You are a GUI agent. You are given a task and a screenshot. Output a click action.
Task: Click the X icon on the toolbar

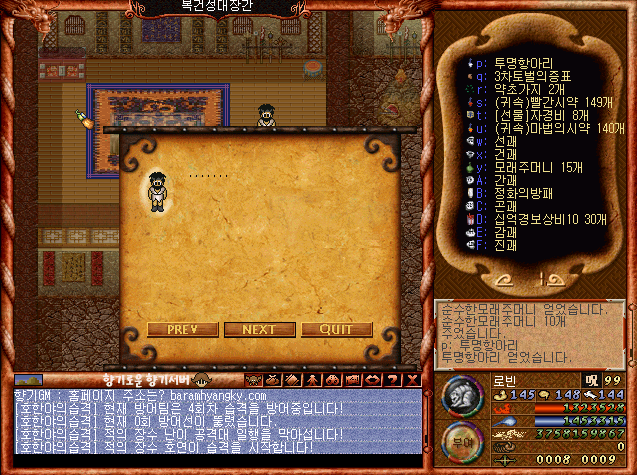(x=412, y=380)
